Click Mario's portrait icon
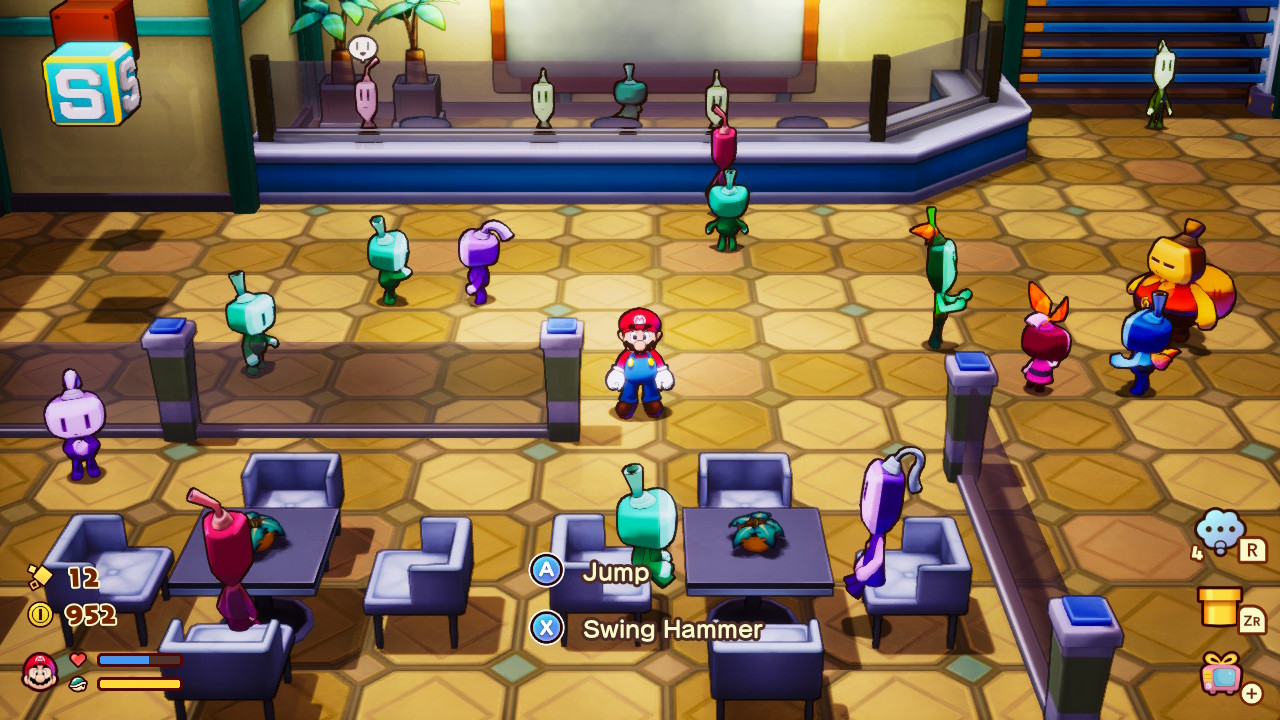1280x720 pixels. pos(40,671)
